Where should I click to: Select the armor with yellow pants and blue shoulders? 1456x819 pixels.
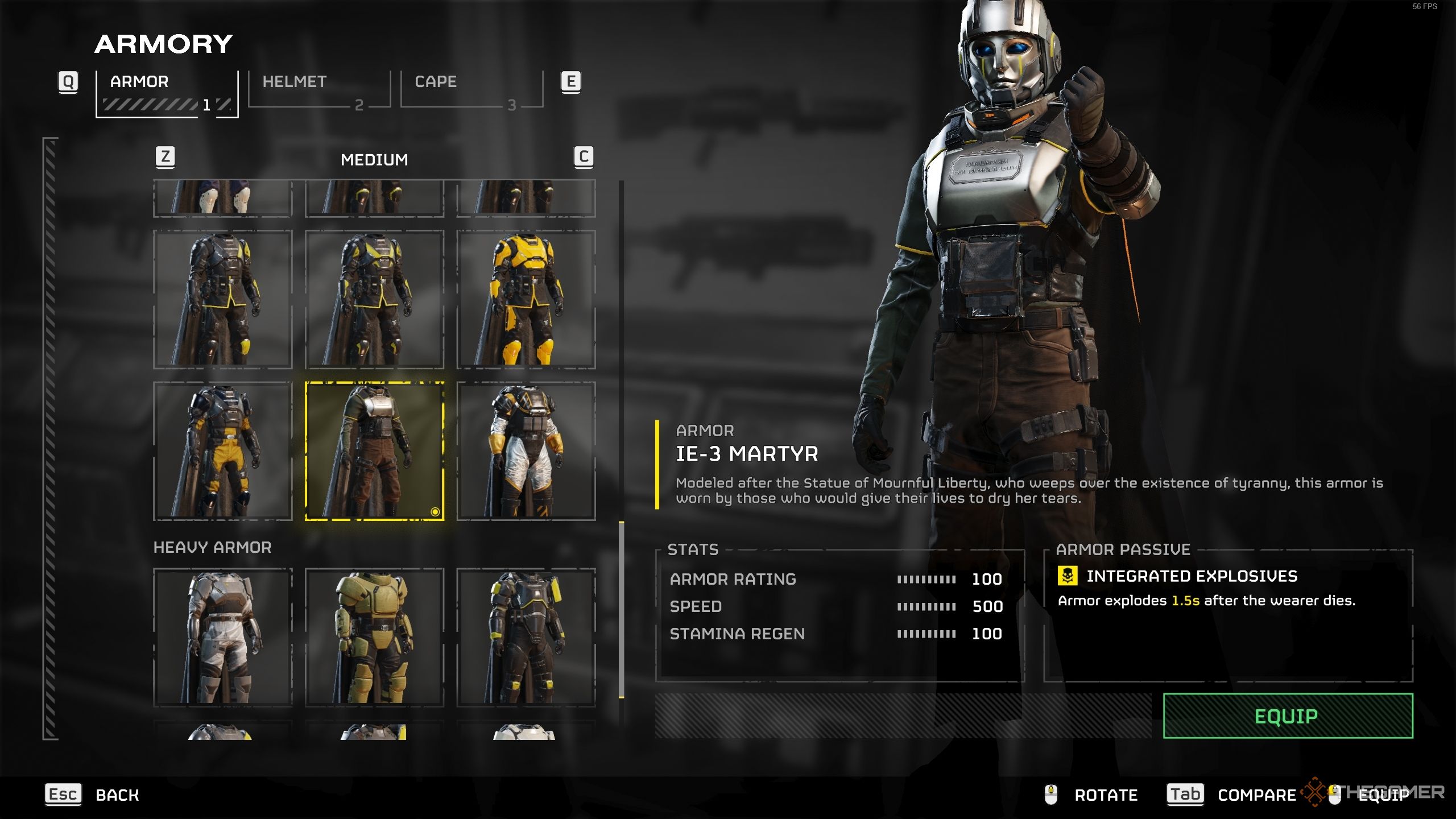coord(223,451)
